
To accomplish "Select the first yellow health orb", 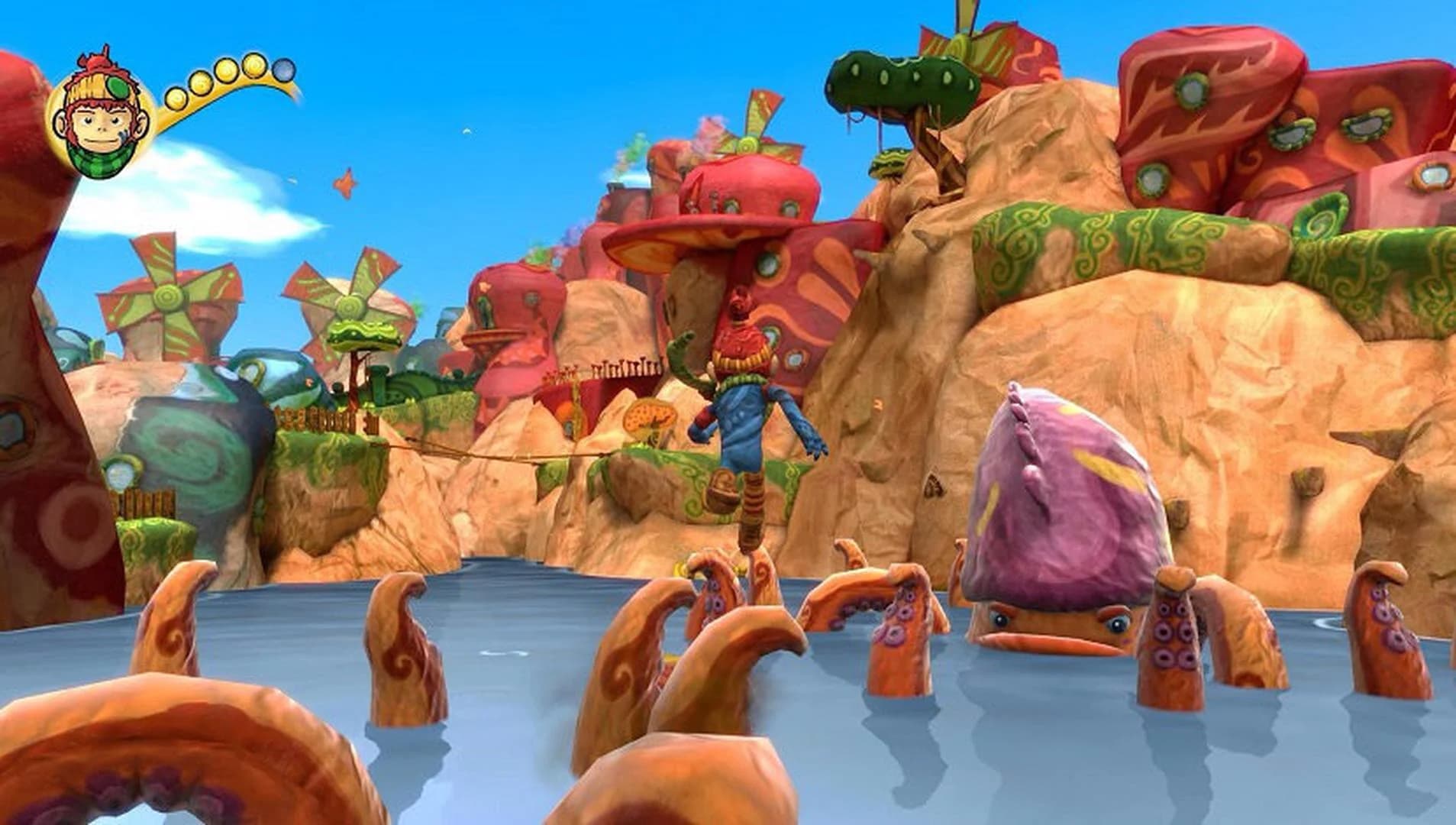I will tap(177, 100).
